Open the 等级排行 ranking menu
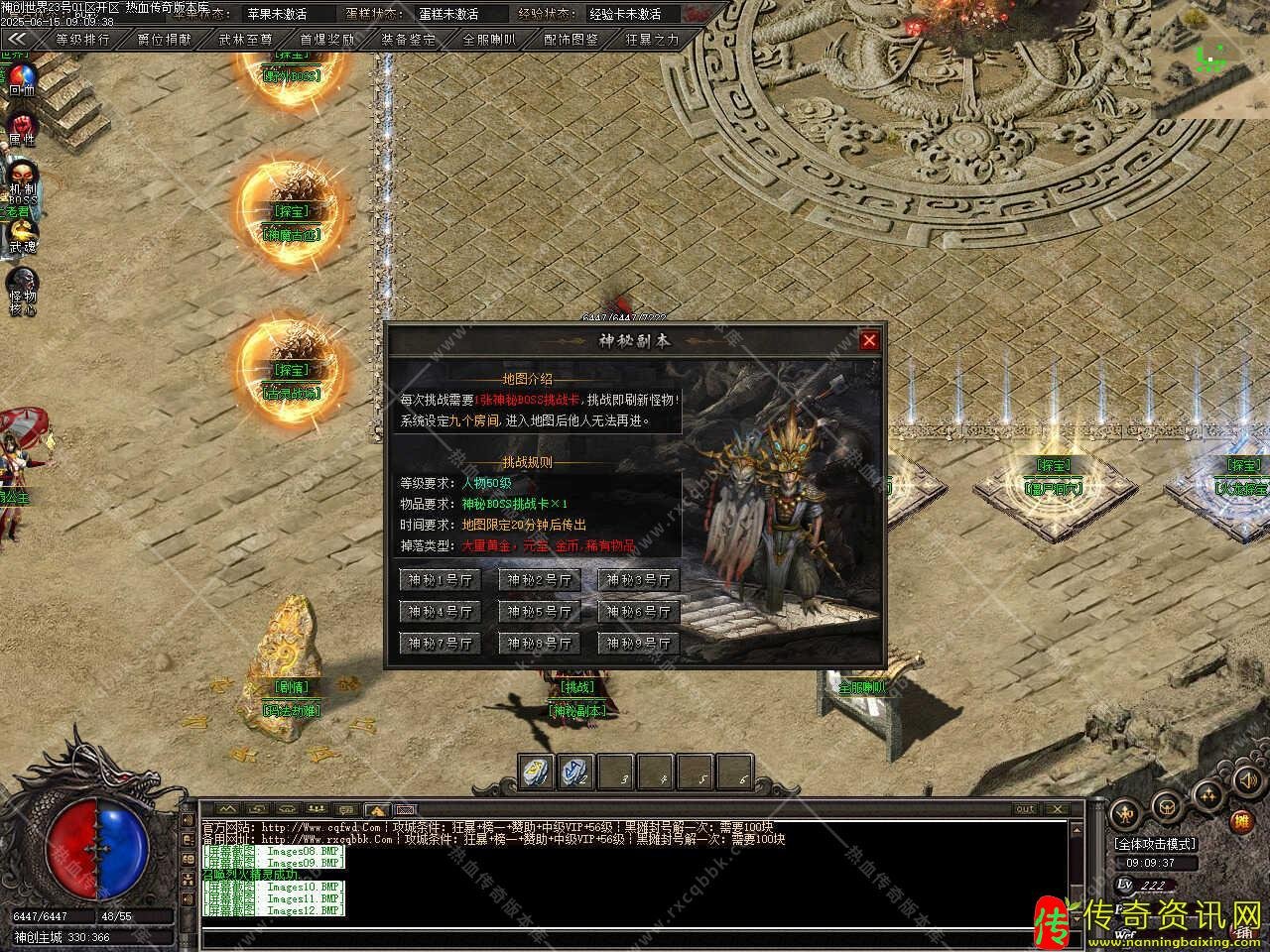Image resolution: width=1270 pixels, height=952 pixels. click(82, 40)
